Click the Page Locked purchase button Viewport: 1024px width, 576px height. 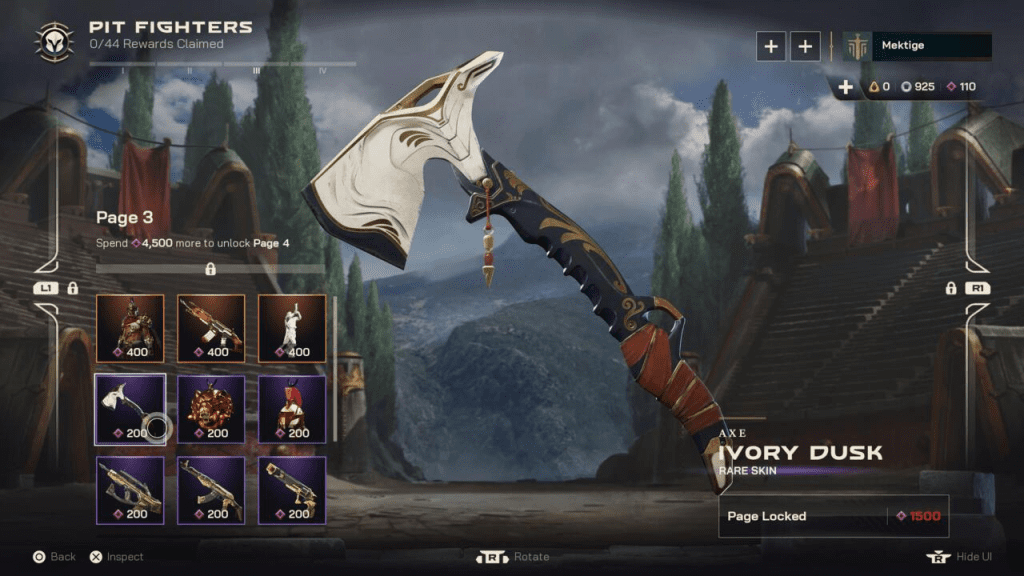pos(833,516)
